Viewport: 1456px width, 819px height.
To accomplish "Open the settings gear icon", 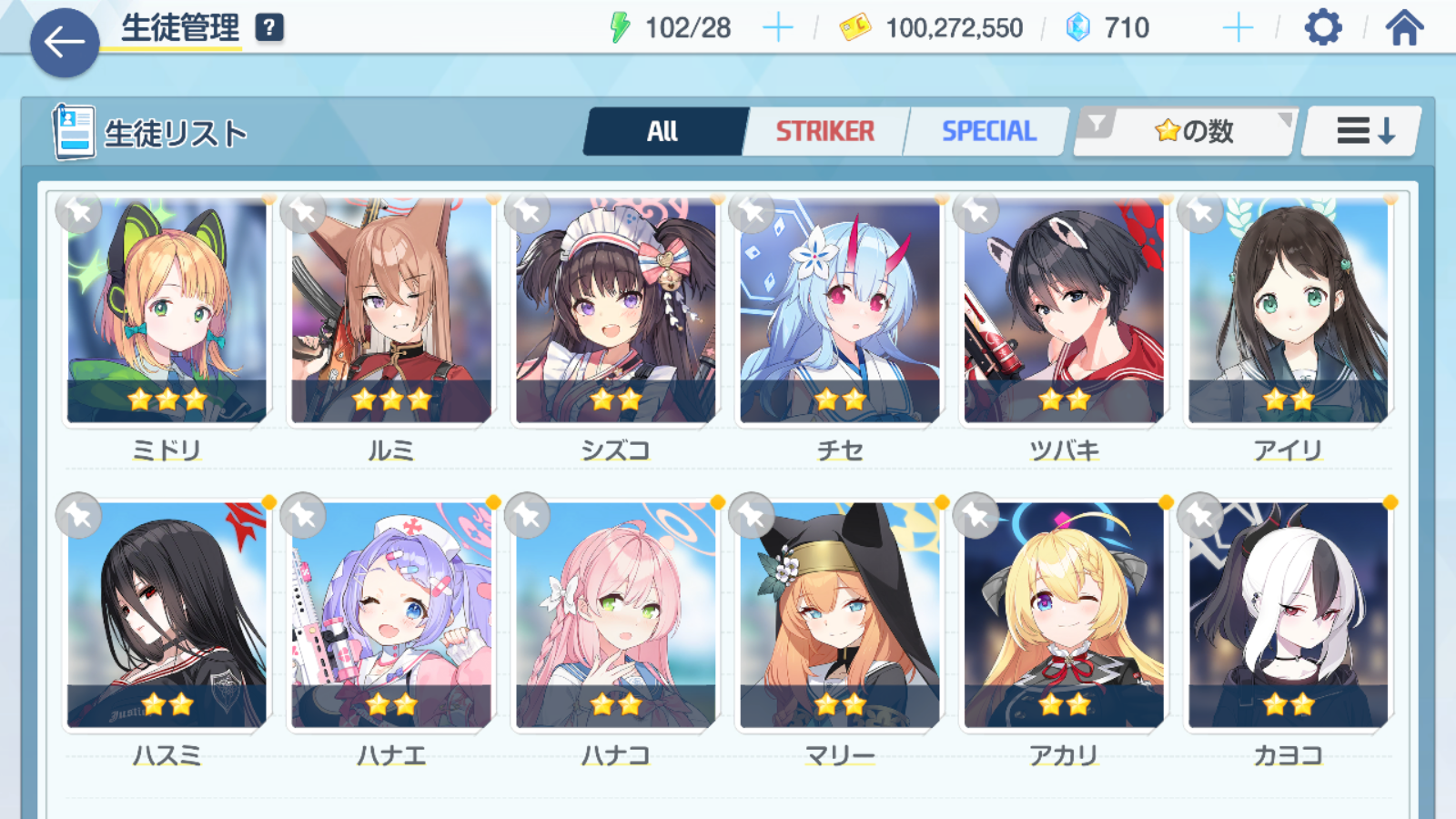I will point(1322,28).
